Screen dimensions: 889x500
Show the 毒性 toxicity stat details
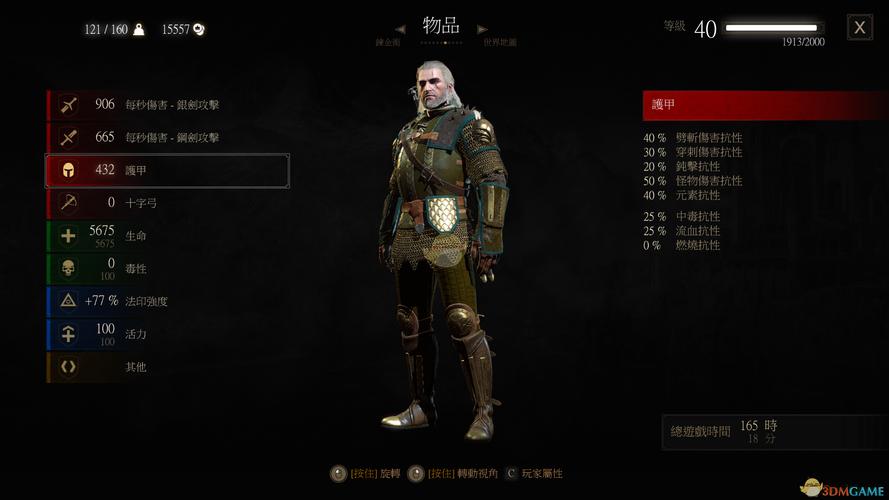tap(167, 269)
